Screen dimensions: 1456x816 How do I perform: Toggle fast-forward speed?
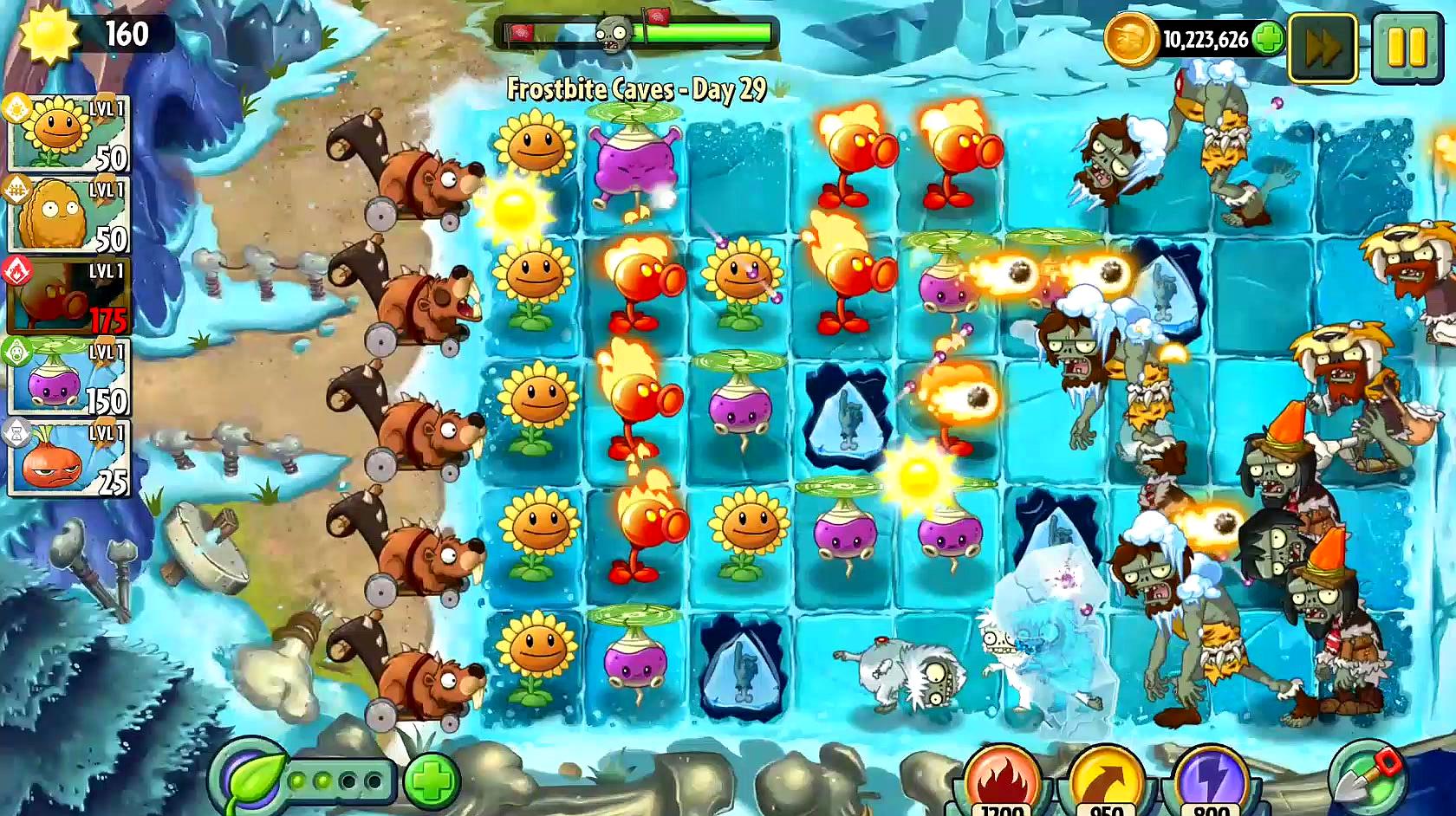1323,48
